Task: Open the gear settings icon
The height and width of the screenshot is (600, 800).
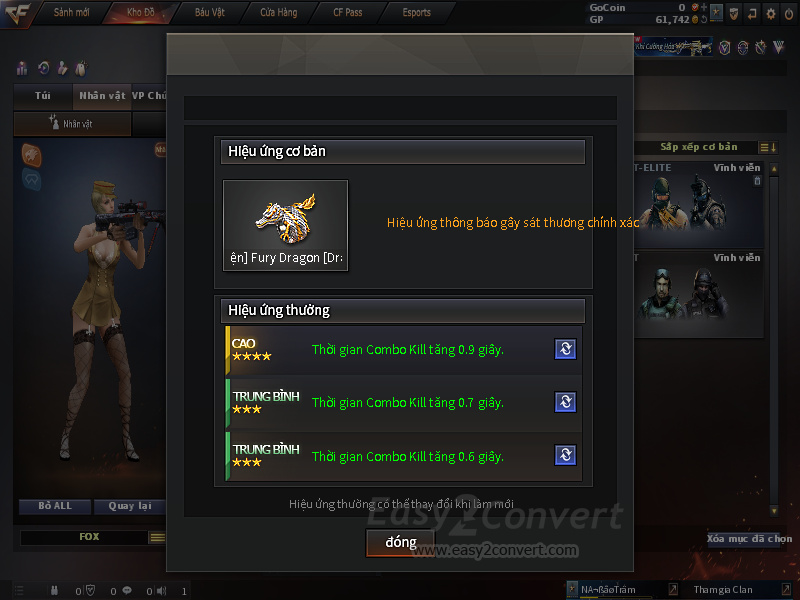Action: (770, 14)
